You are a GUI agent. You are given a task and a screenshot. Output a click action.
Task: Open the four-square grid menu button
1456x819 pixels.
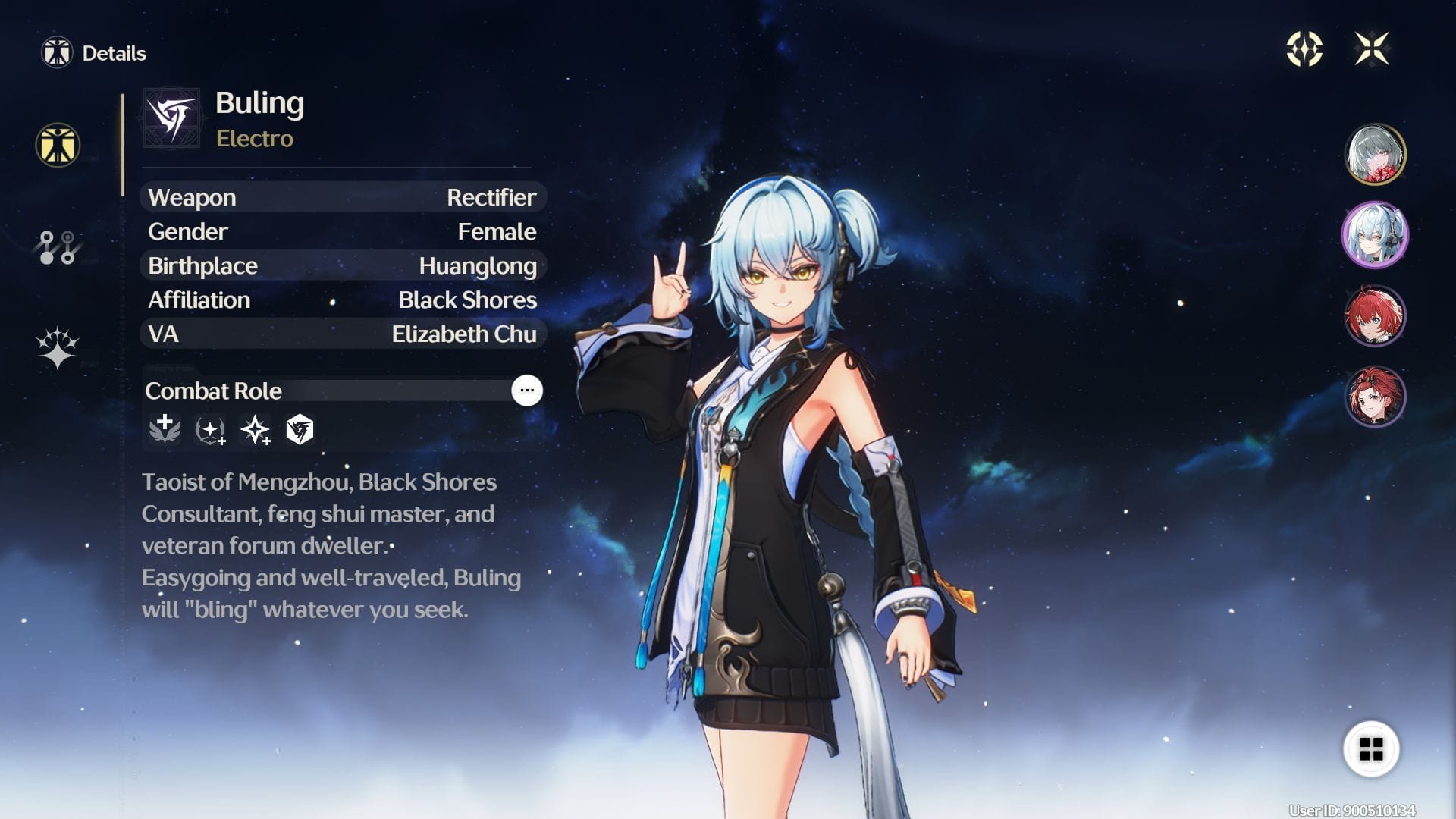pos(1371,749)
